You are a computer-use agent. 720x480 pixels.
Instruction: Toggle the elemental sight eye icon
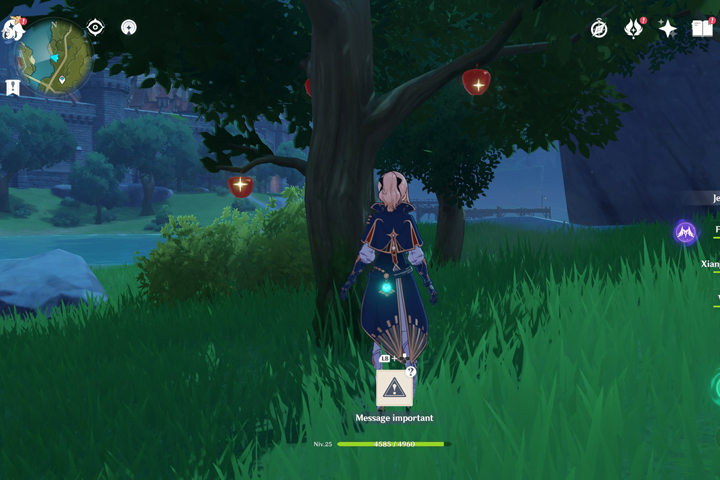pos(96,28)
